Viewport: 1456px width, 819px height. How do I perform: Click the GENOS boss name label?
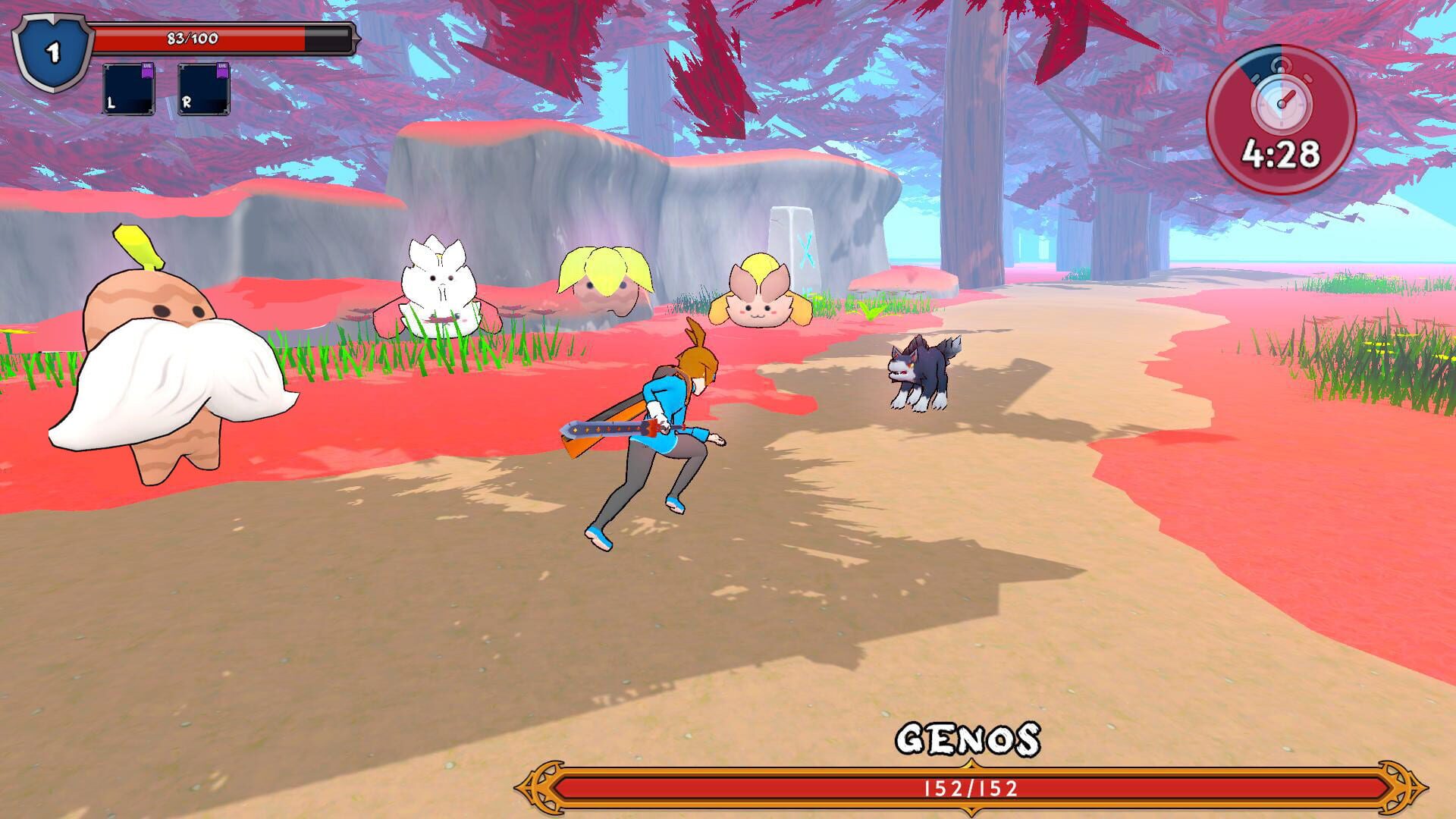pos(971,739)
